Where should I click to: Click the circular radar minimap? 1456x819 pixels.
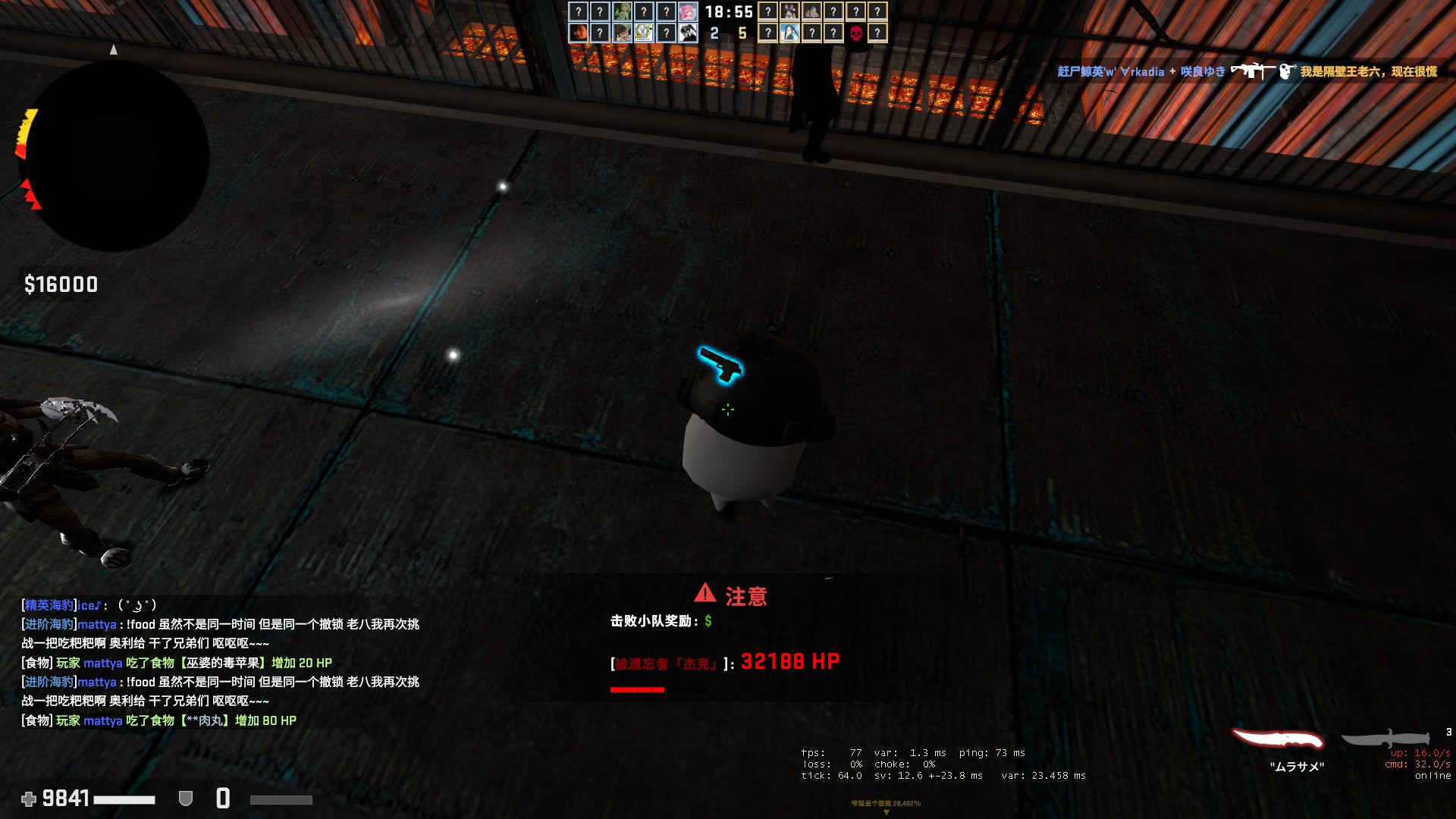pos(114,156)
